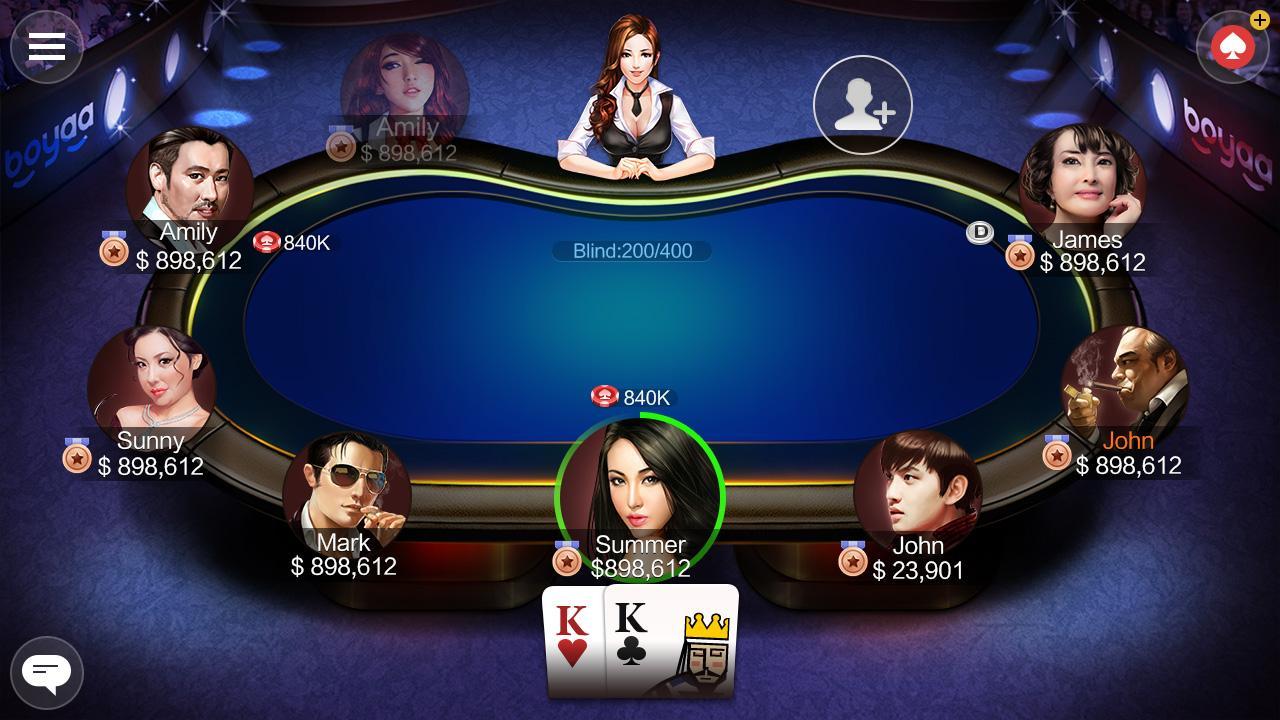Click the Blind:200/400 label
This screenshot has width=1280, height=720.
pyautogui.click(x=631, y=250)
